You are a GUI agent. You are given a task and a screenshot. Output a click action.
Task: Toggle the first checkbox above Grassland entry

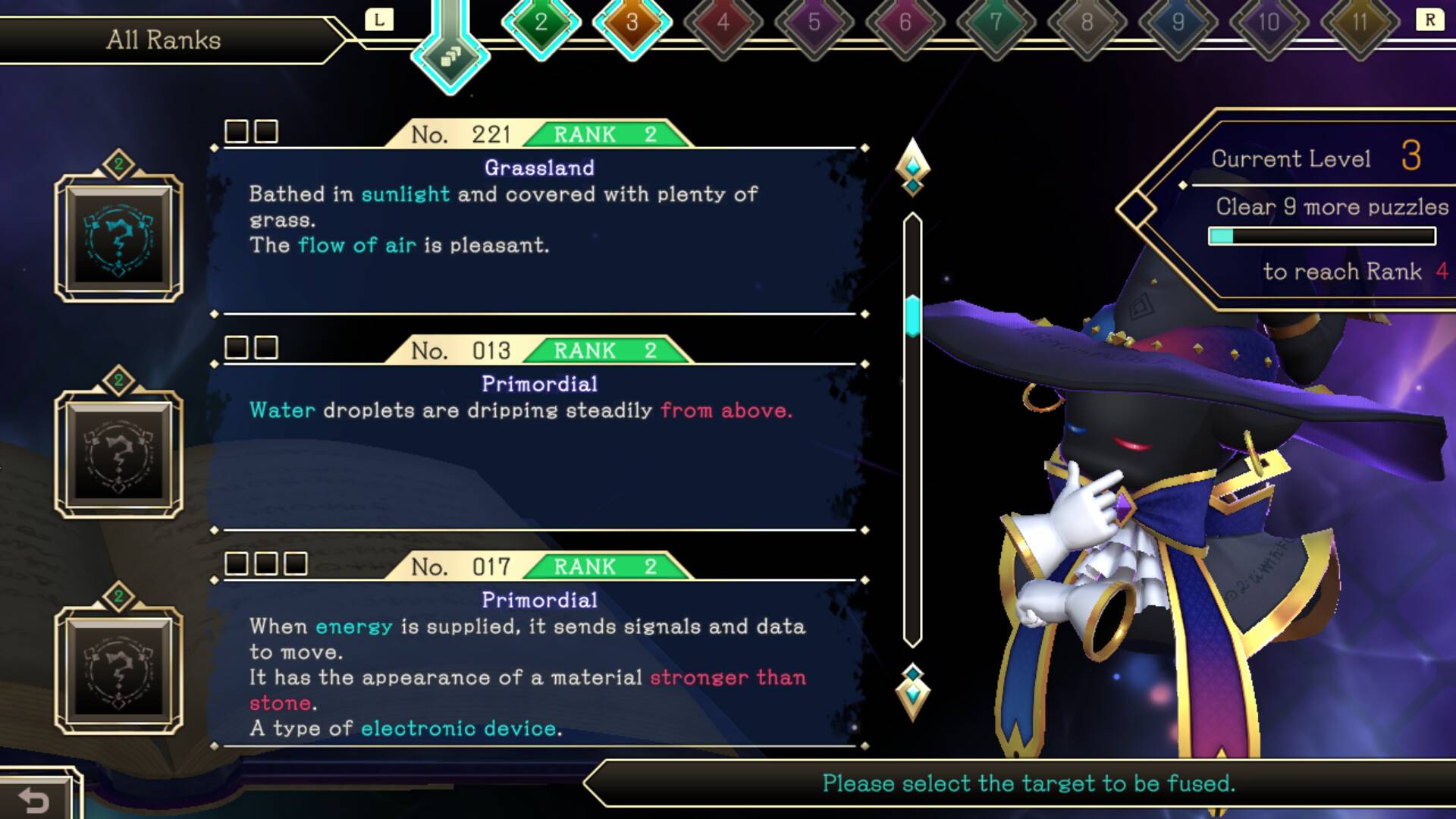coord(236,131)
